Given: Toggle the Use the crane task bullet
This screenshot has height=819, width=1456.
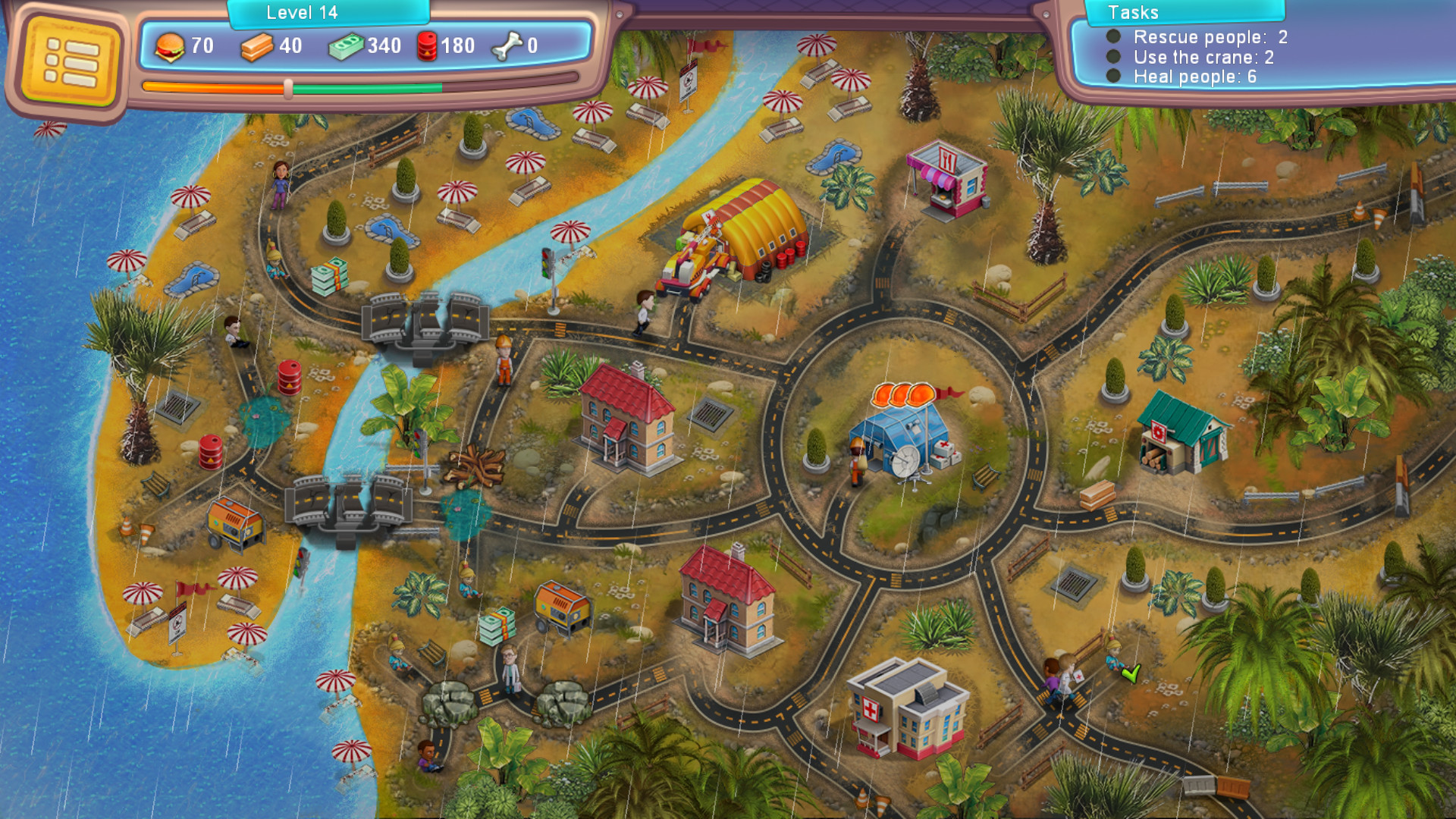Looking at the screenshot, I should pyautogui.click(x=1112, y=55).
